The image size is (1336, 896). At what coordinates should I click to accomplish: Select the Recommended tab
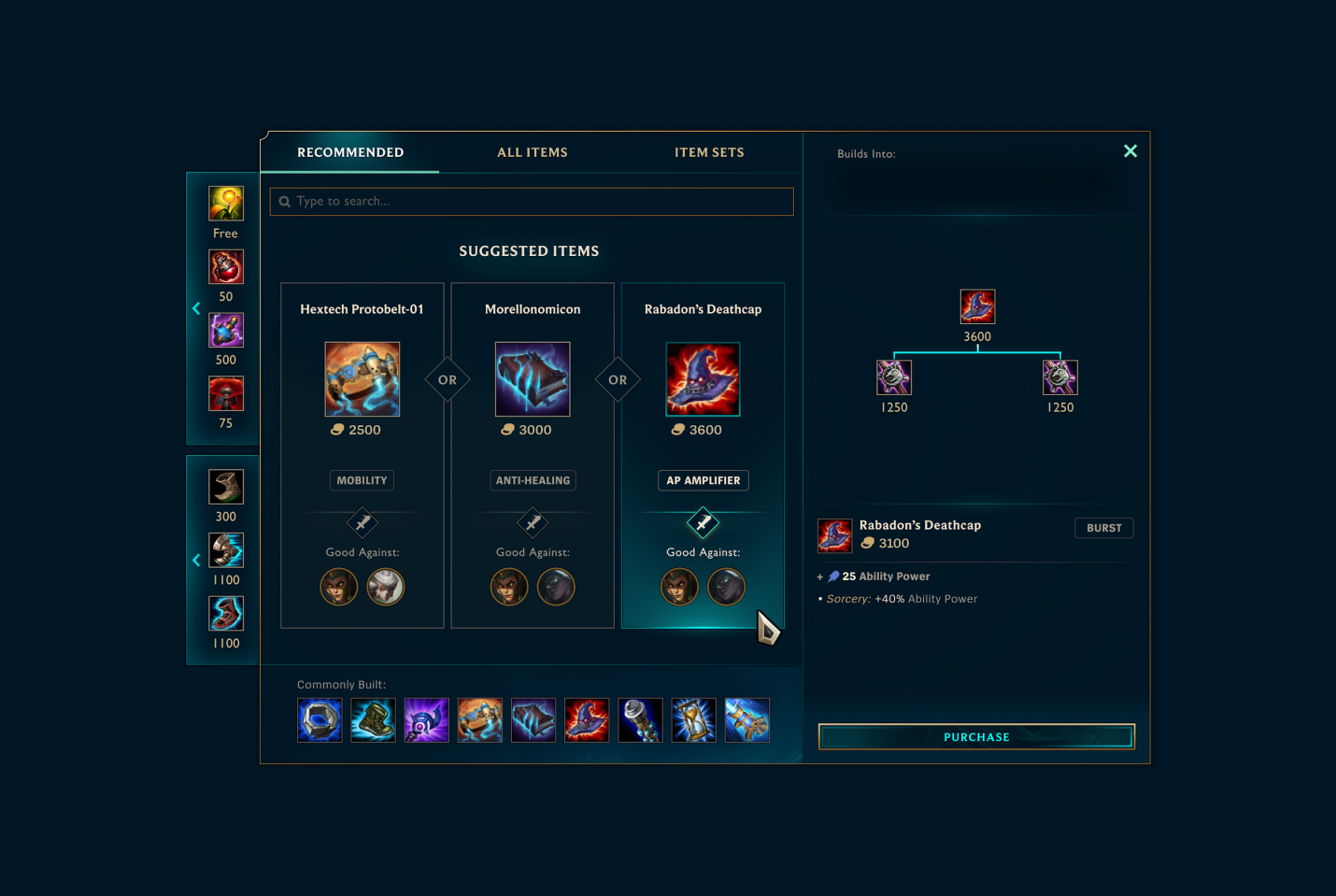(x=350, y=152)
